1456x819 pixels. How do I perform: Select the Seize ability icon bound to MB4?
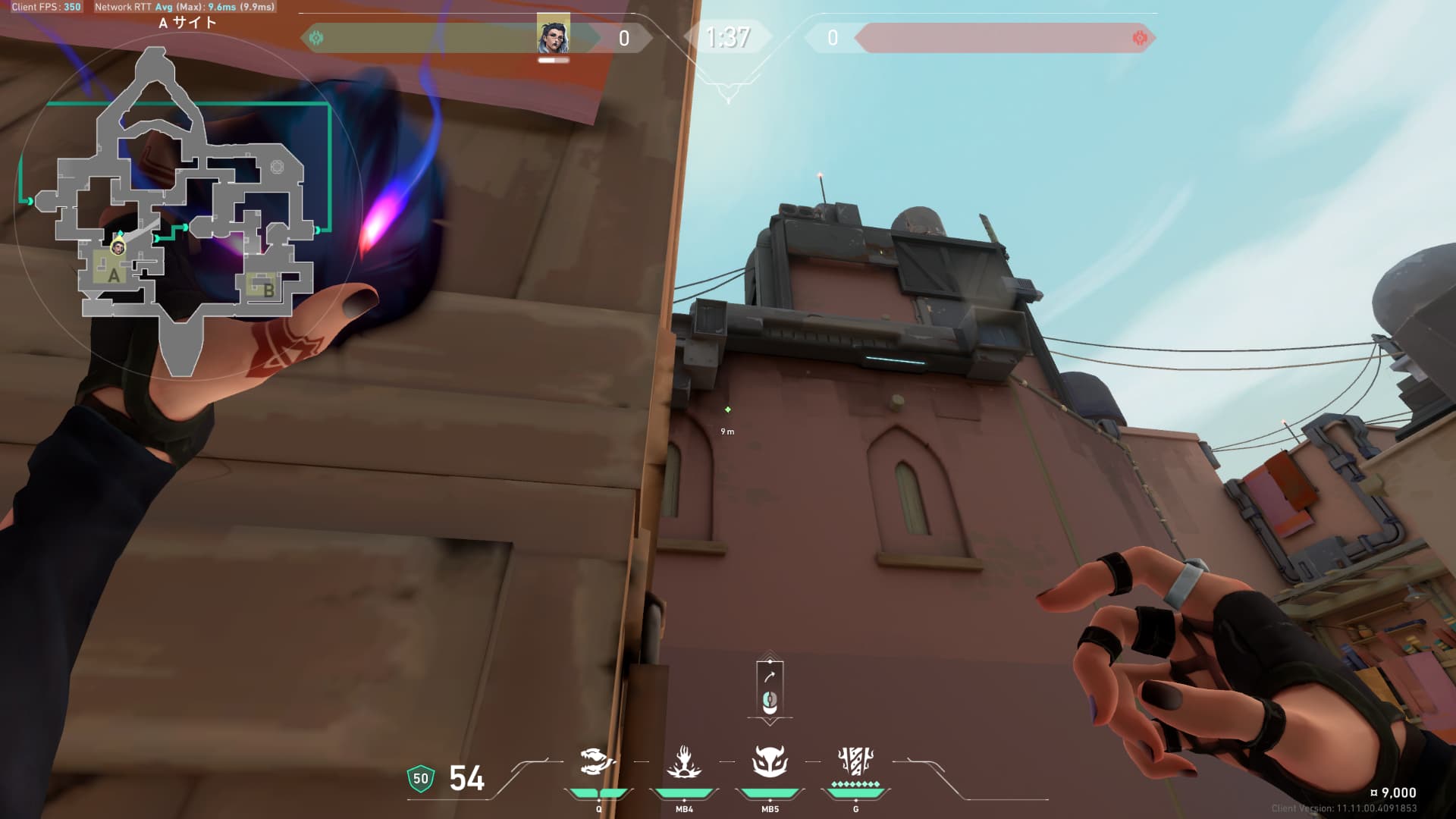click(x=683, y=761)
